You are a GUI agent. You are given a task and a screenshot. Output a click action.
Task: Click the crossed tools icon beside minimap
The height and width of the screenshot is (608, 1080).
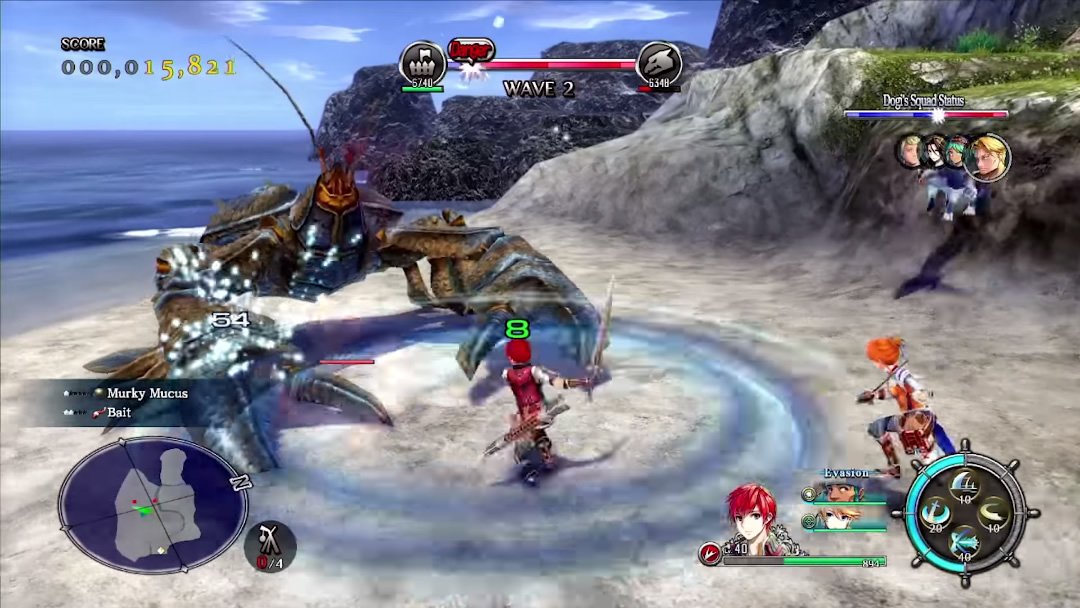click(x=269, y=544)
